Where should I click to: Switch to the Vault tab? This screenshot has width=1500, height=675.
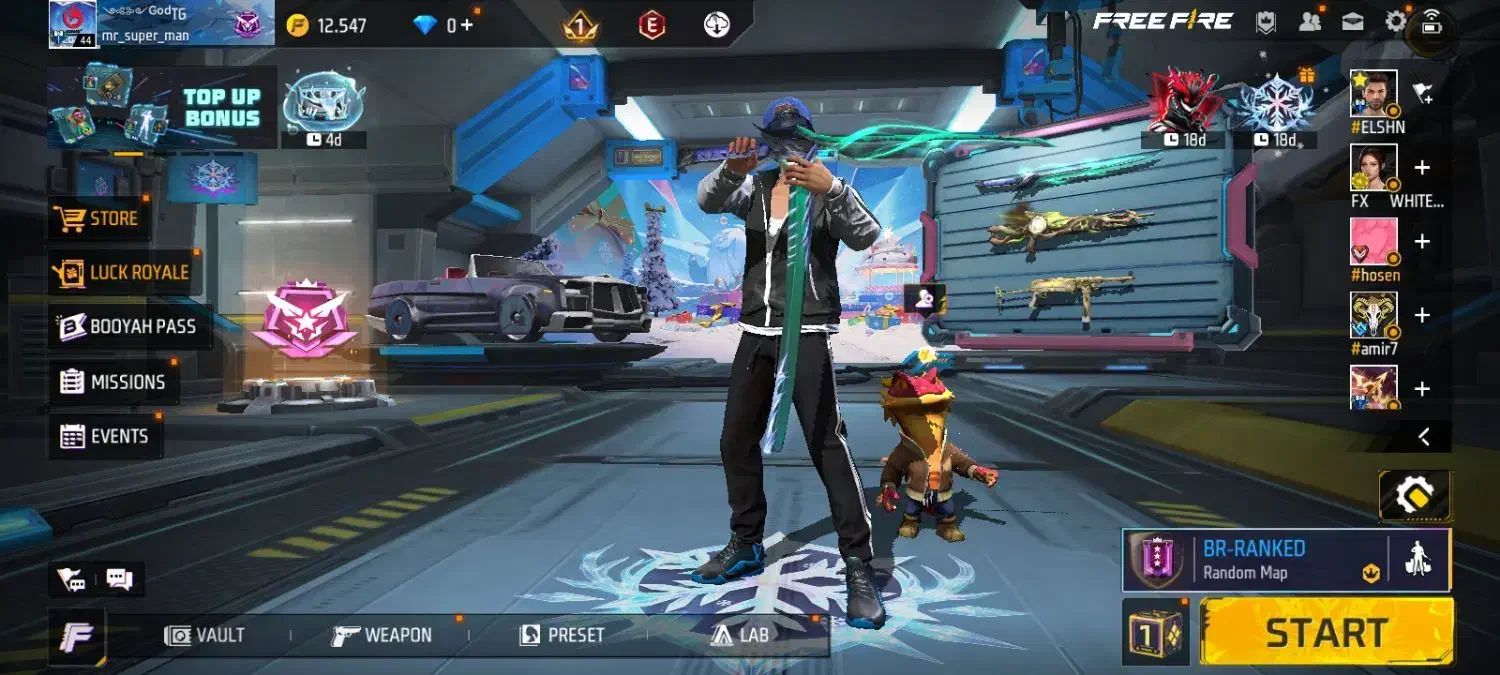click(x=205, y=635)
